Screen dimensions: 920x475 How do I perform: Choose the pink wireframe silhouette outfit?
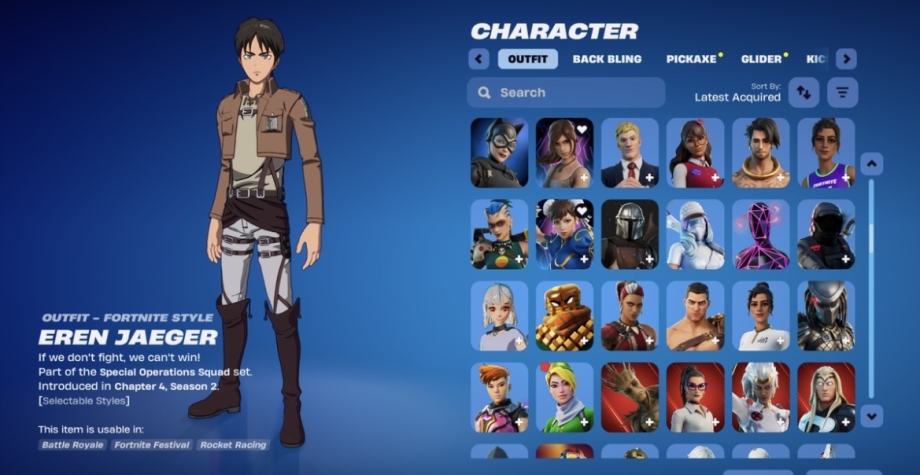click(761, 234)
